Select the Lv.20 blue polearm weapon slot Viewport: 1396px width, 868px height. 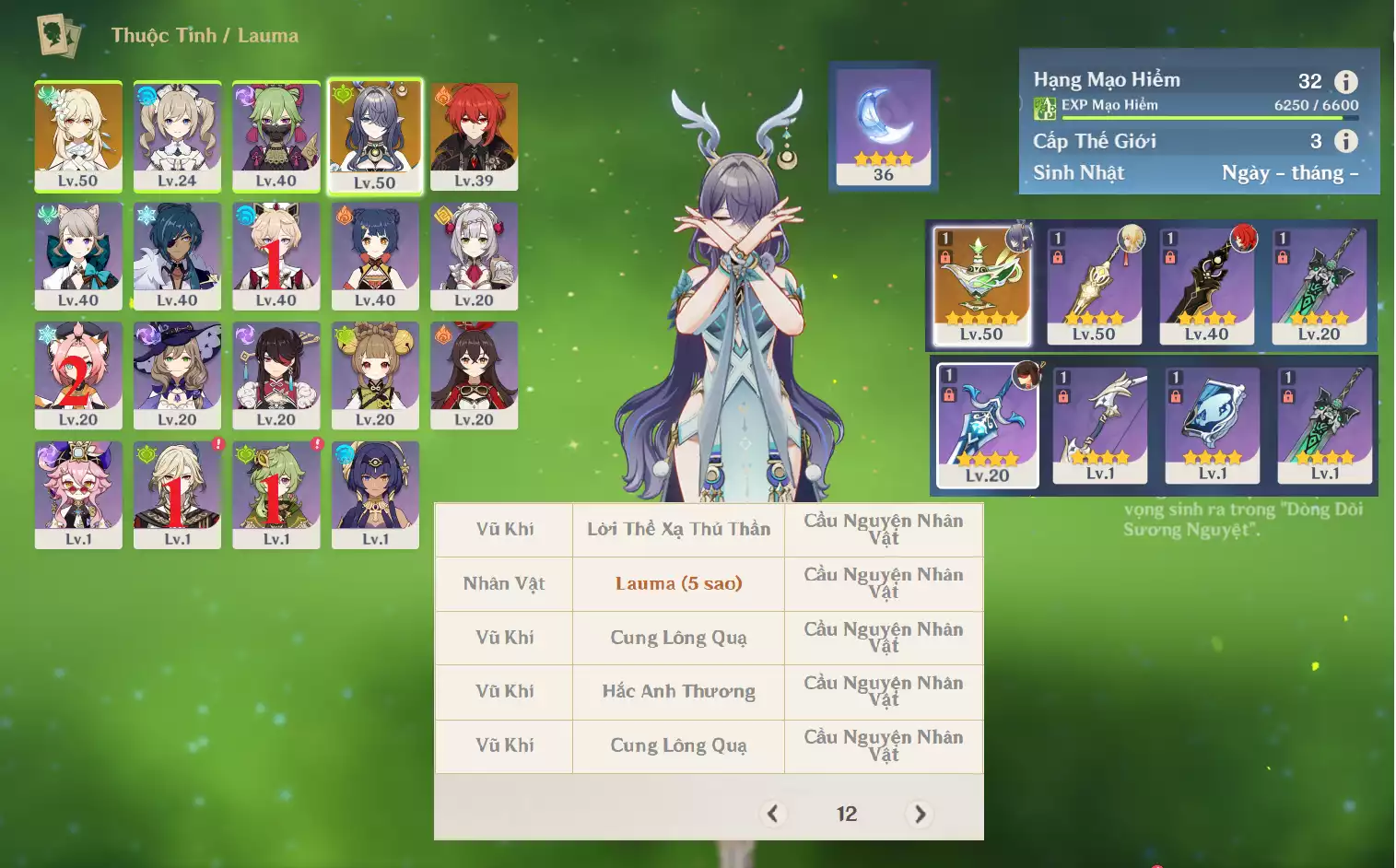click(987, 424)
